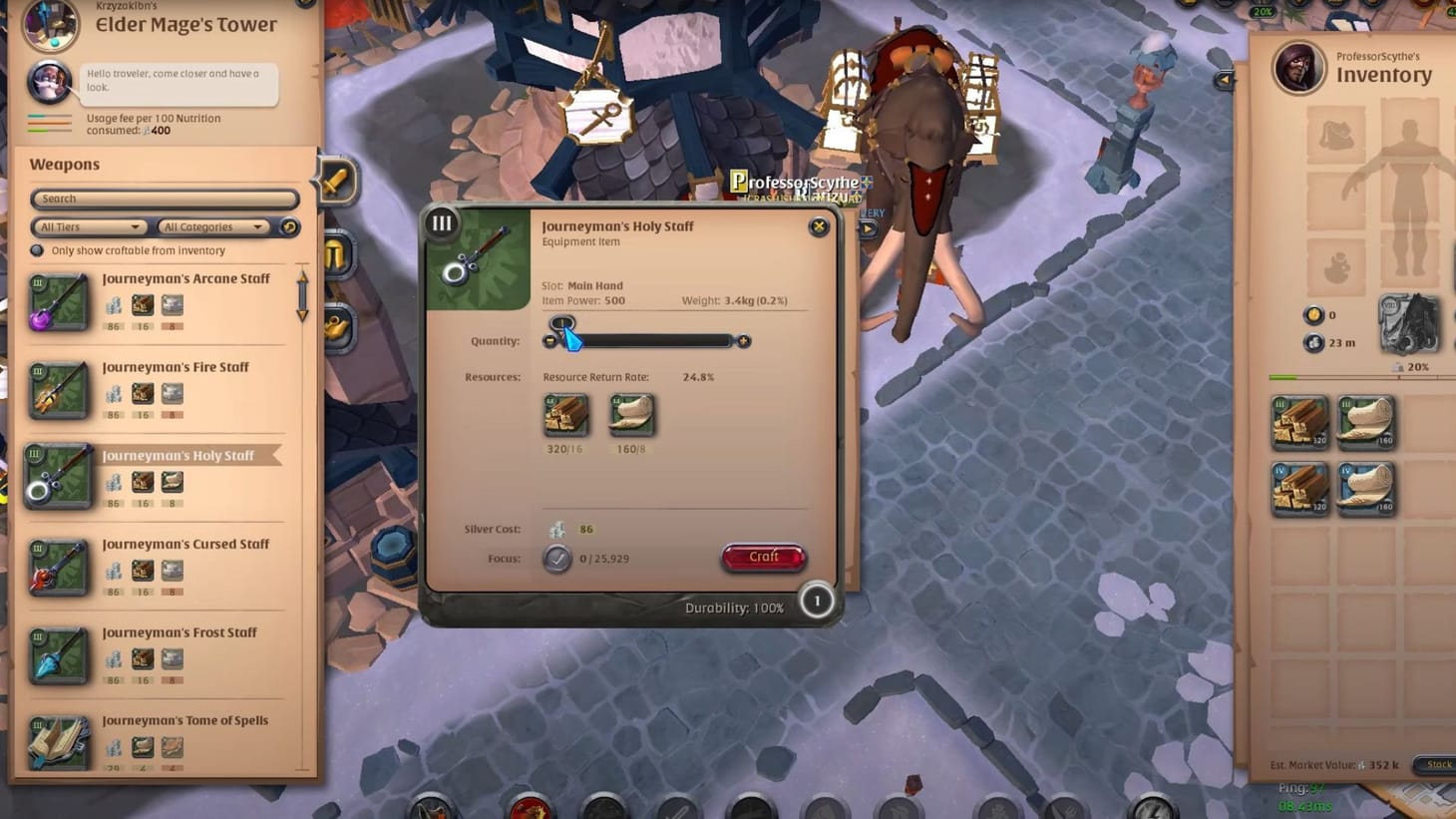
Task: Select the weapon crafting category sword icon
Action: pyautogui.click(x=335, y=181)
